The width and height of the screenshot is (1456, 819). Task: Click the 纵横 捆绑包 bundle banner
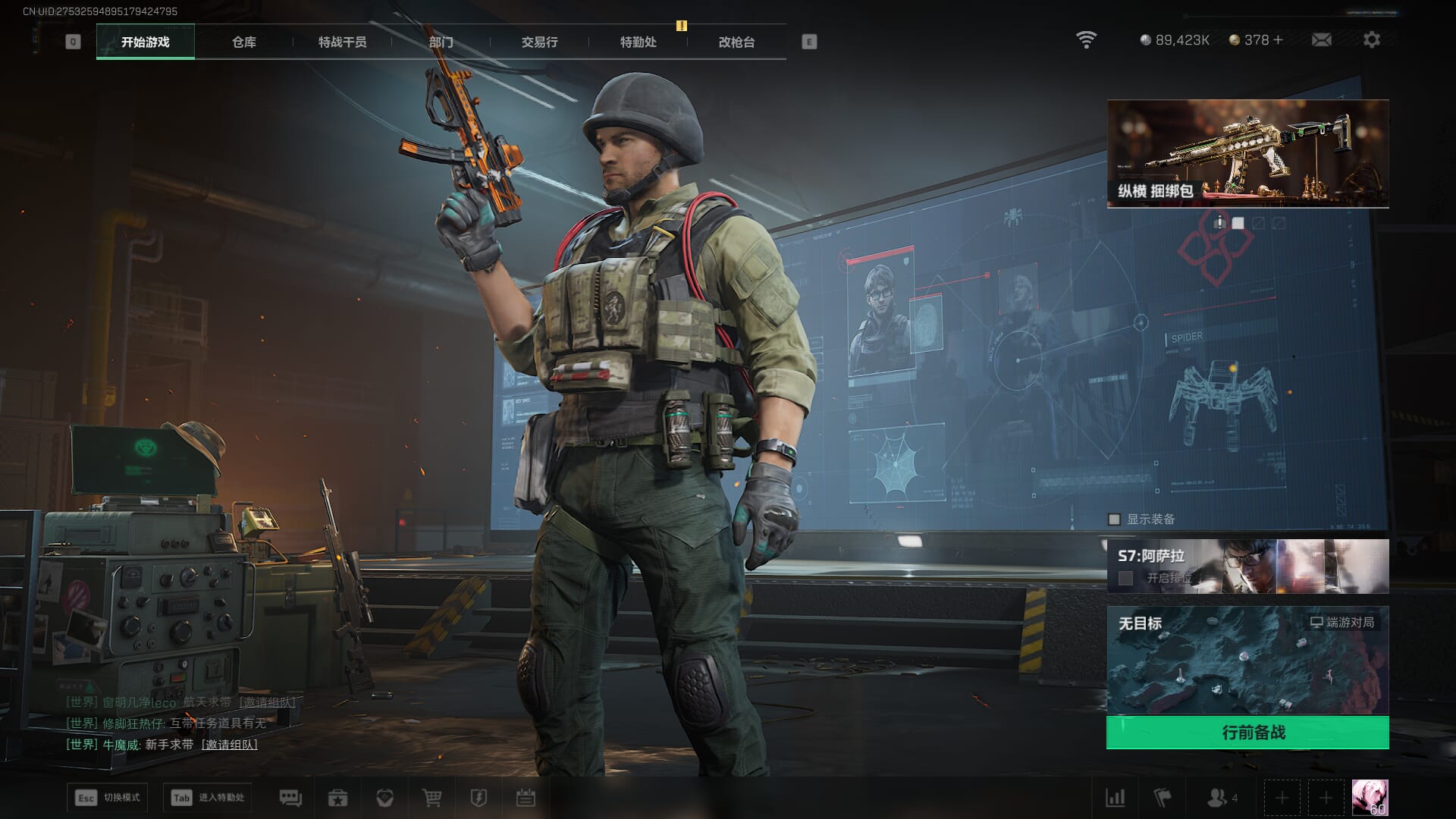(1247, 153)
